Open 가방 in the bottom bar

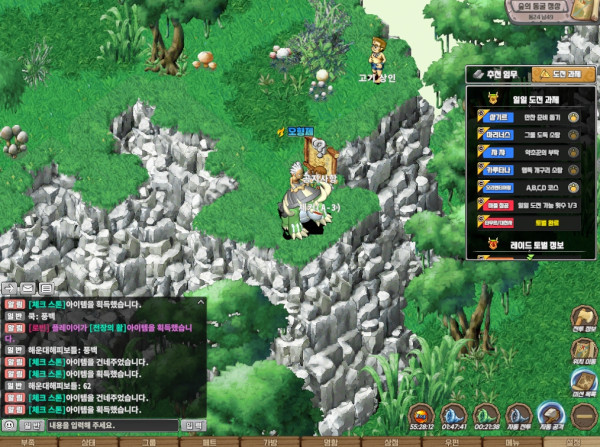pos(270,441)
